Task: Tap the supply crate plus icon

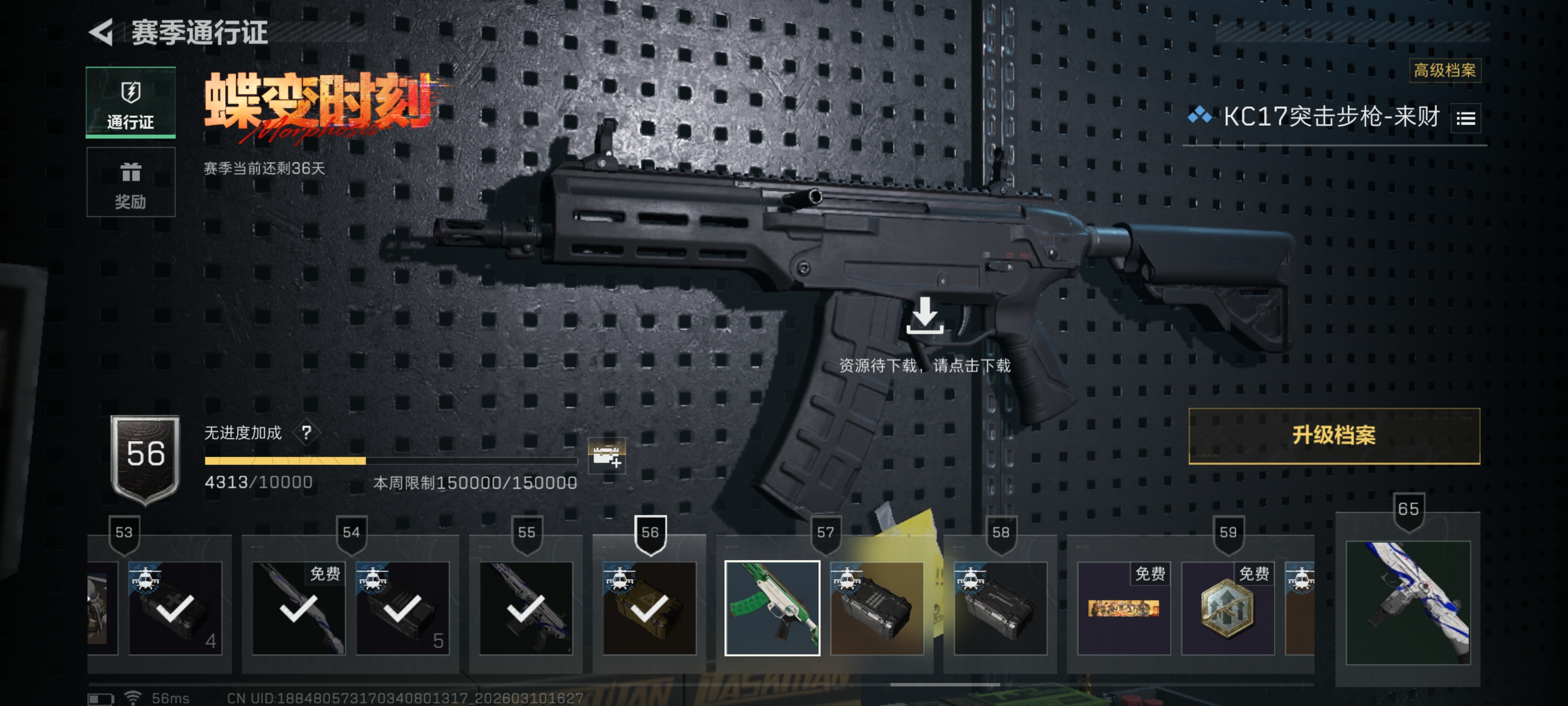Action: coord(606,455)
